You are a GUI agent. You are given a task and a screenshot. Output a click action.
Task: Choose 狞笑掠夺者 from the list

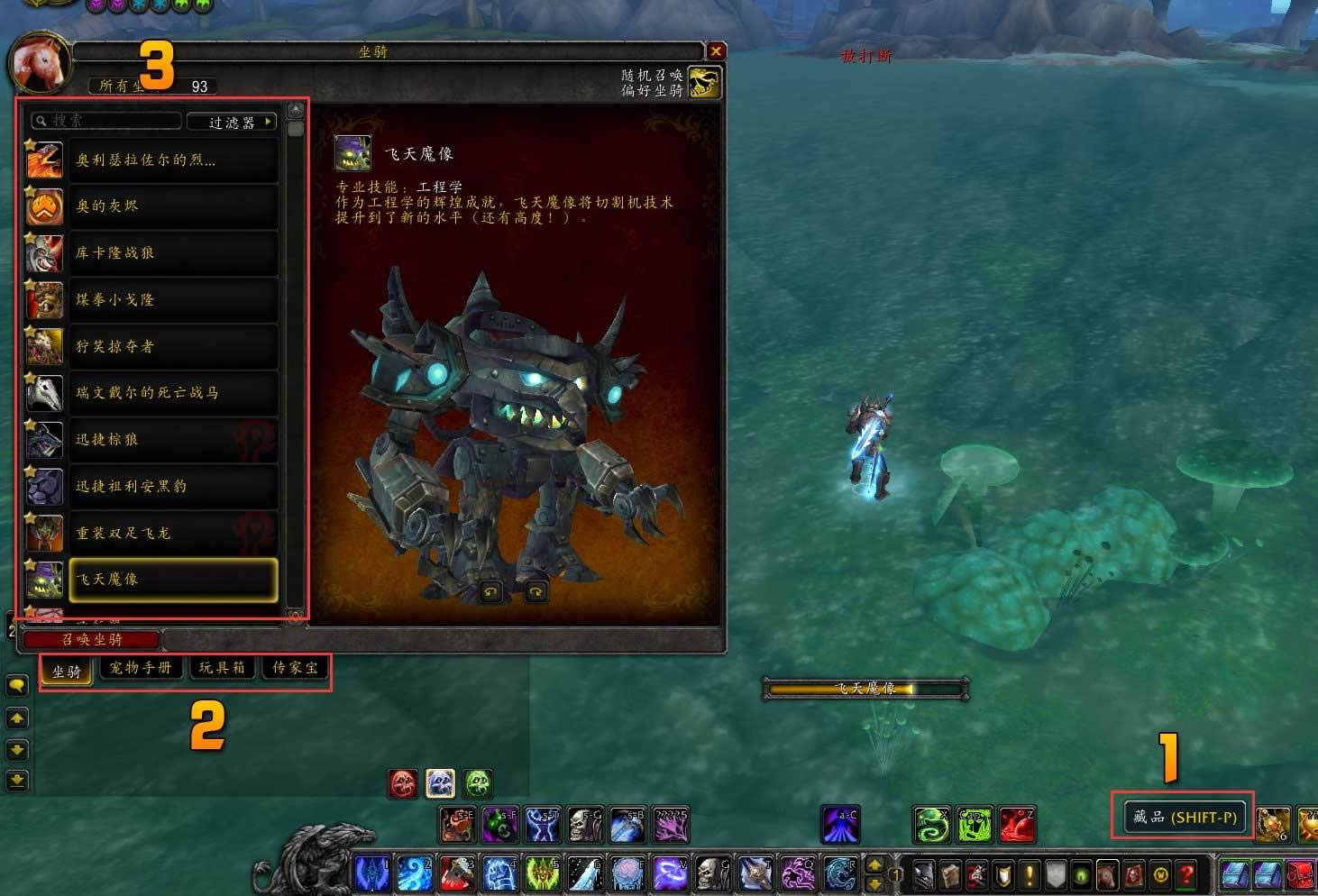pyautogui.click(x=171, y=347)
